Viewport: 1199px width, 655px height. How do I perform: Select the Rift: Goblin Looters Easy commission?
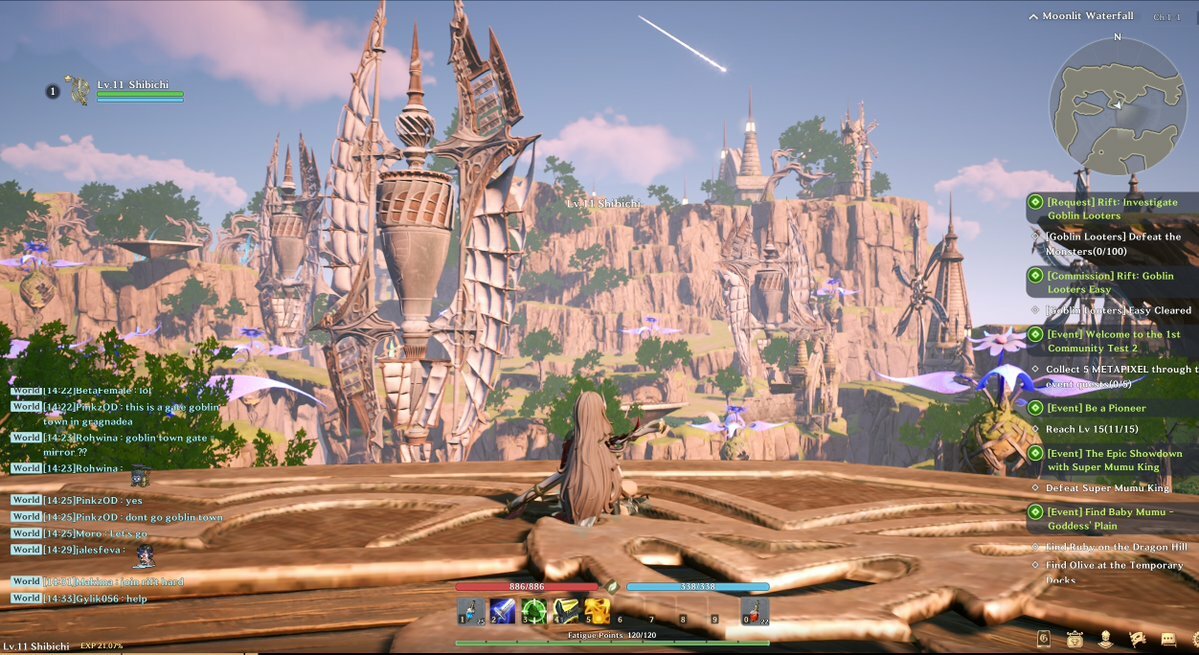pos(1098,282)
